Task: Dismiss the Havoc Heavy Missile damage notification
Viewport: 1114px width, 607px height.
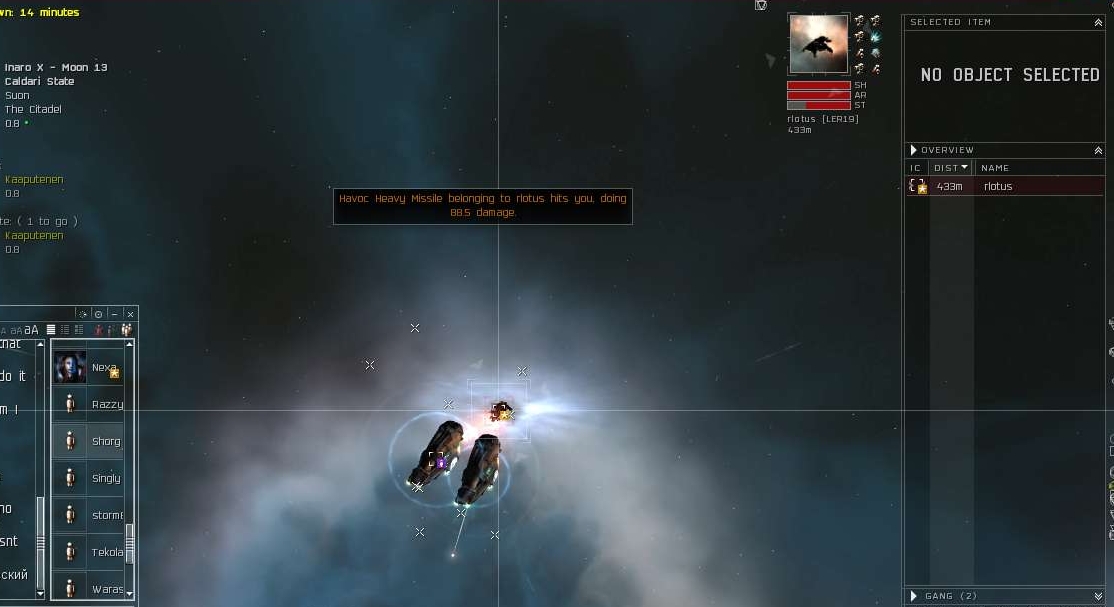Action: point(482,206)
